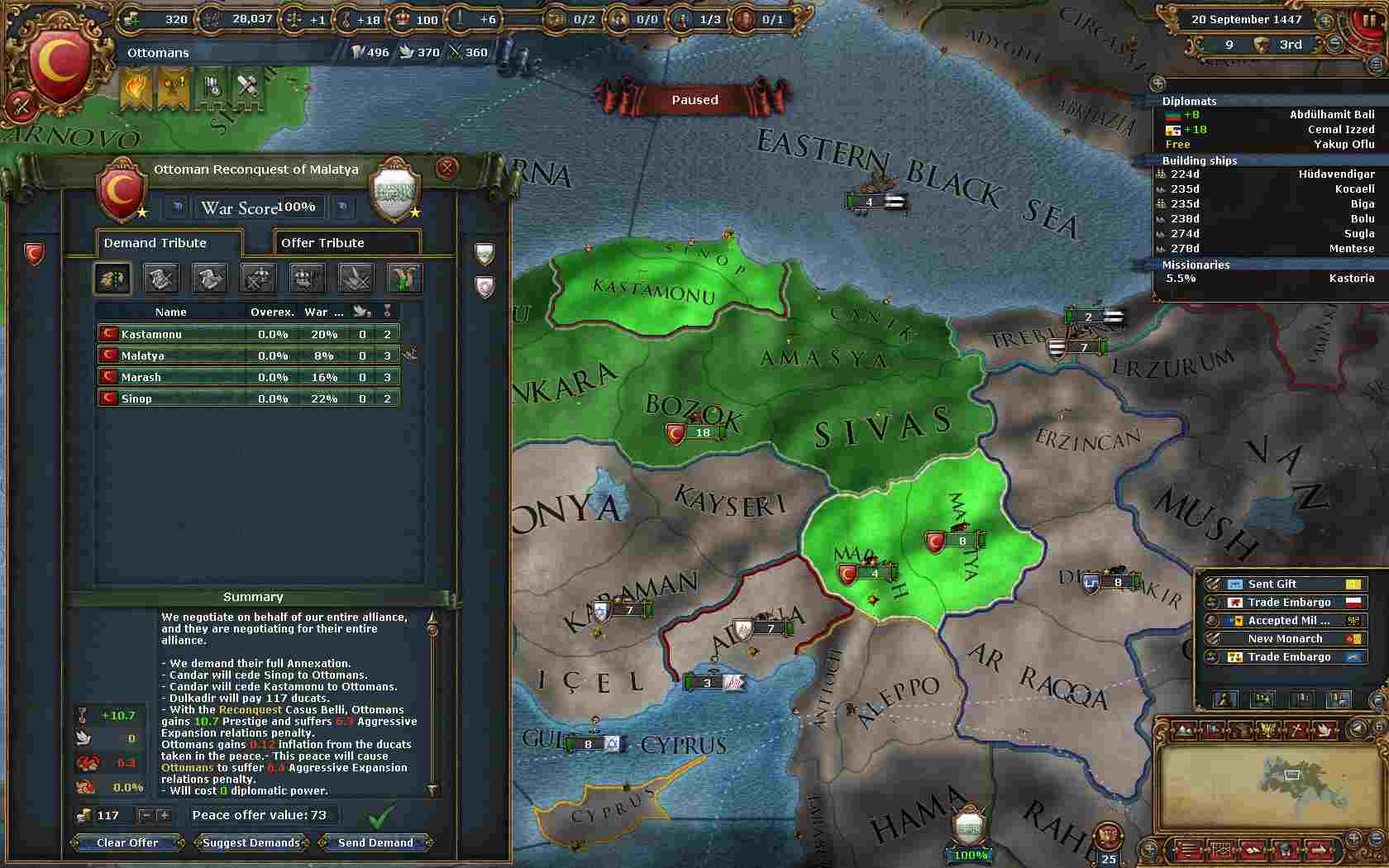Screen dimensions: 1389x868
Task: Click the Paused game banner
Action: [x=694, y=100]
